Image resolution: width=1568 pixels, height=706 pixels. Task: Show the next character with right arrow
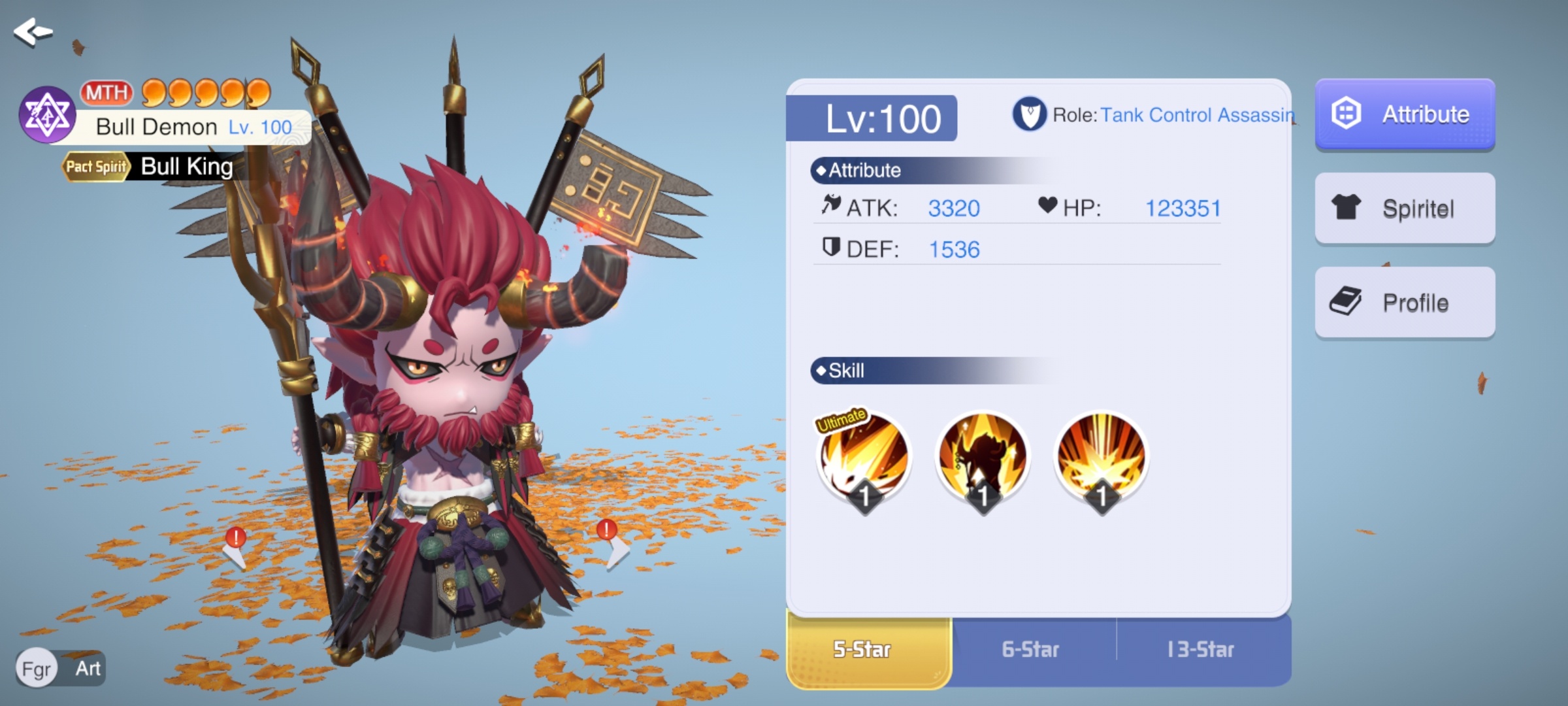(614, 549)
